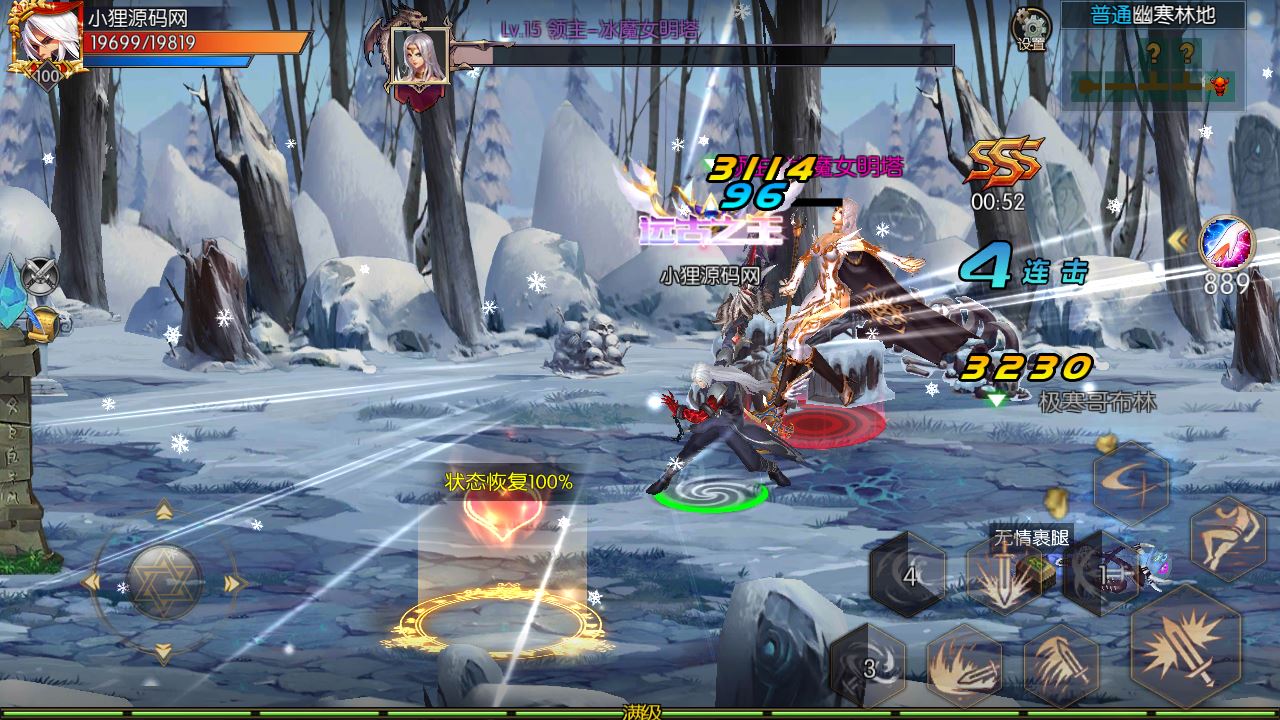
Task: Tap the swirl skill on cooldown 3
Action: click(868, 666)
